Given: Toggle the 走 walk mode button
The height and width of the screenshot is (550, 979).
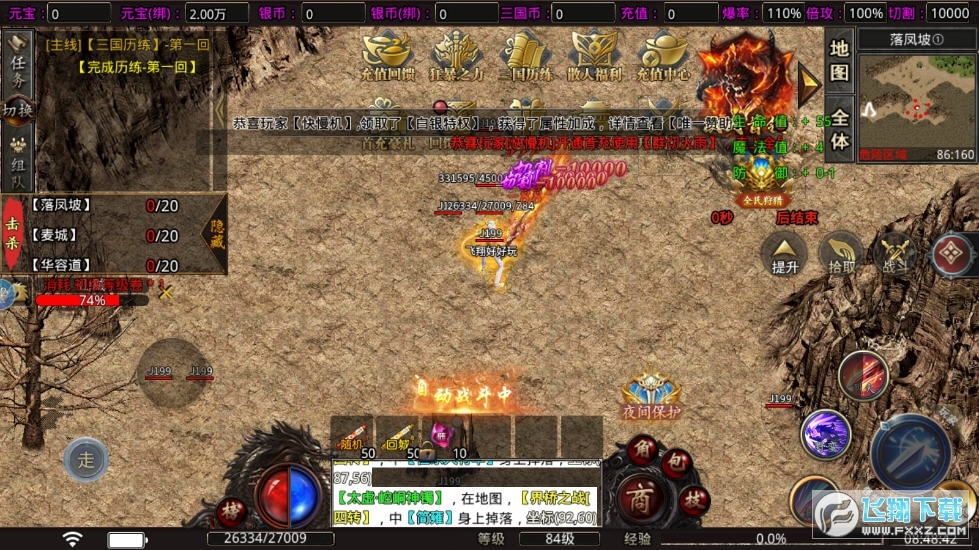Looking at the screenshot, I should 85,460.
